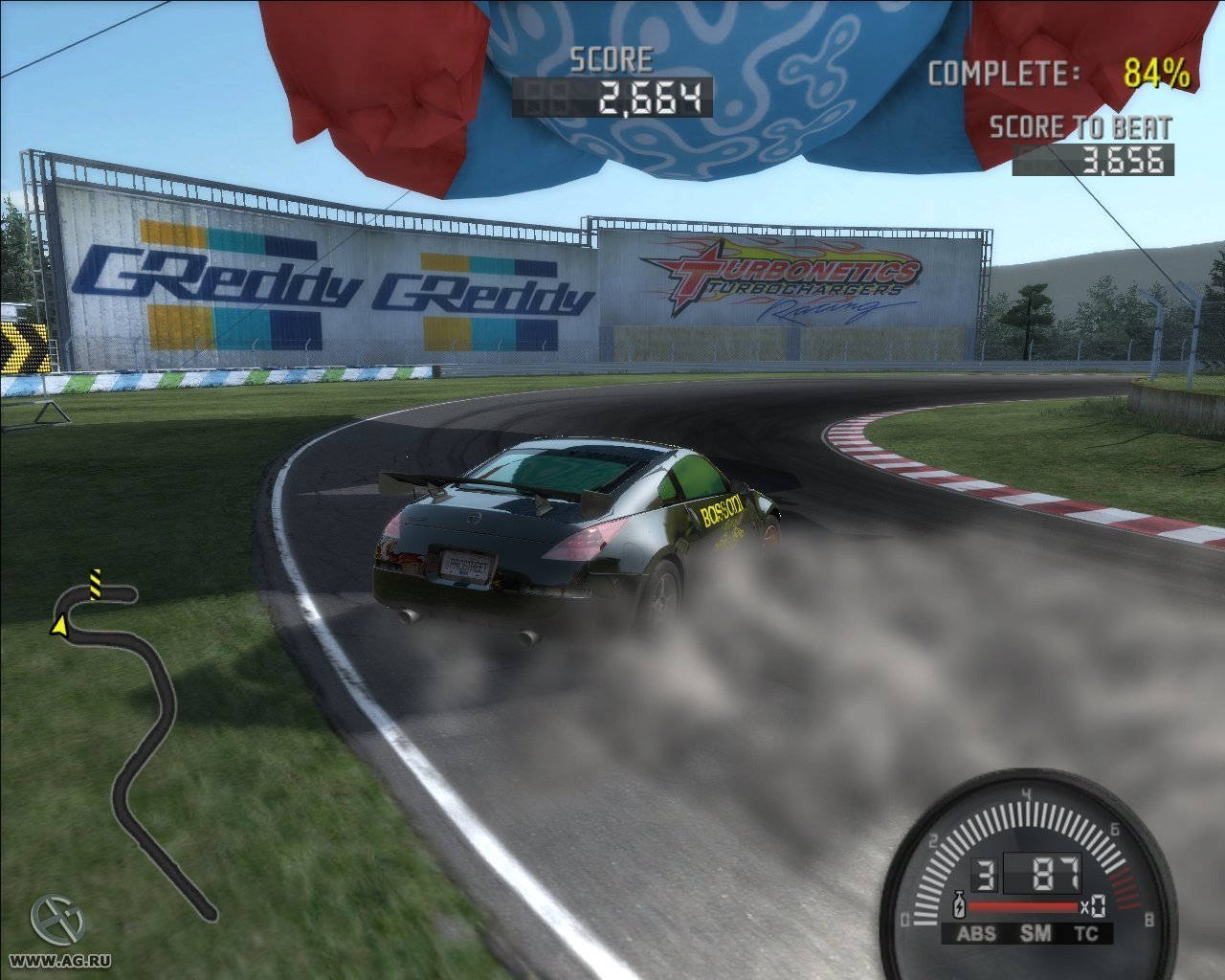Toggle the TC traction control indicator
The width and height of the screenshot is (1225, 980).
(x=1086, y=934)
